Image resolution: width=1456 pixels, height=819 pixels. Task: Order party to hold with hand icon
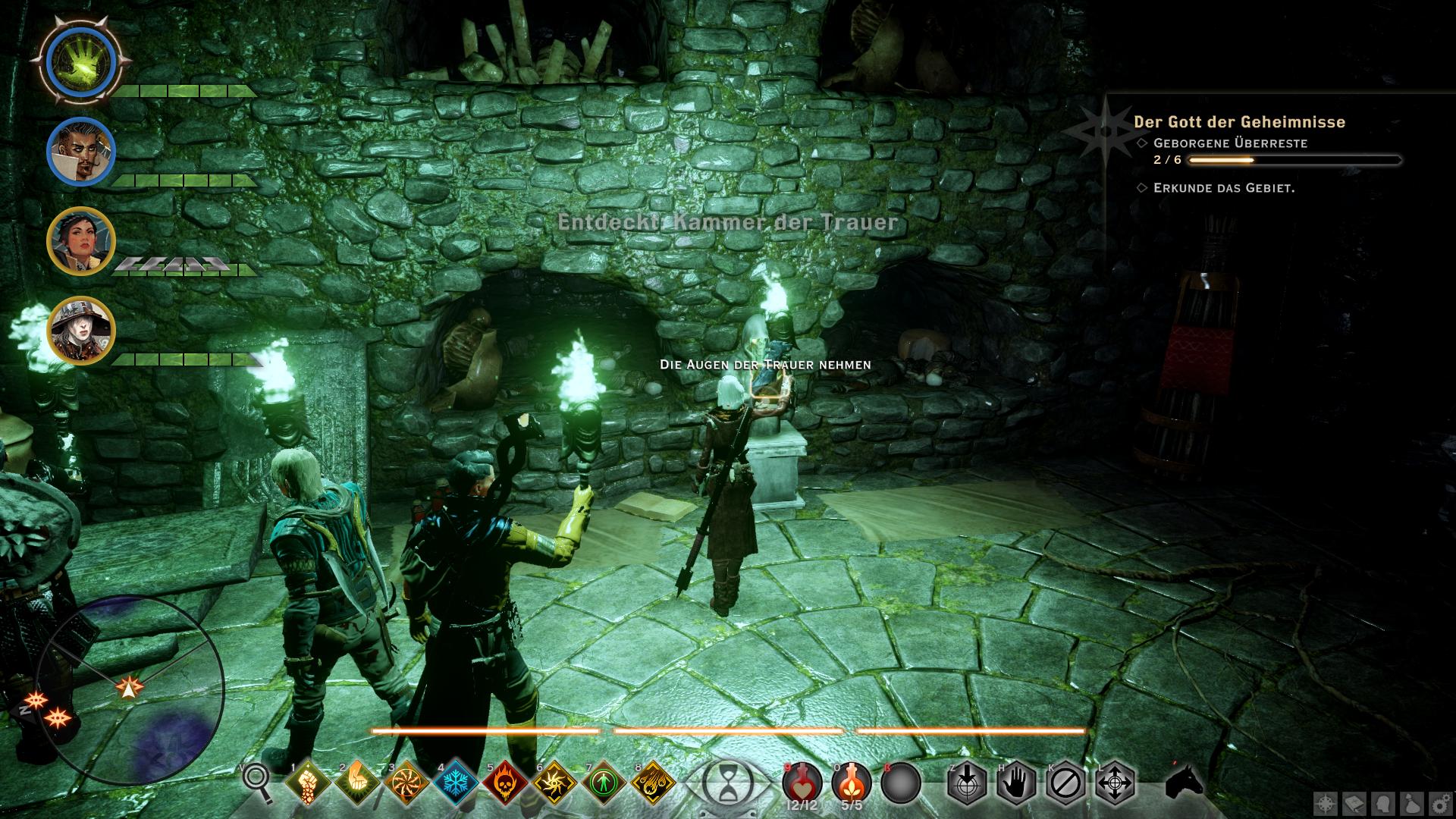[1016, 783]
